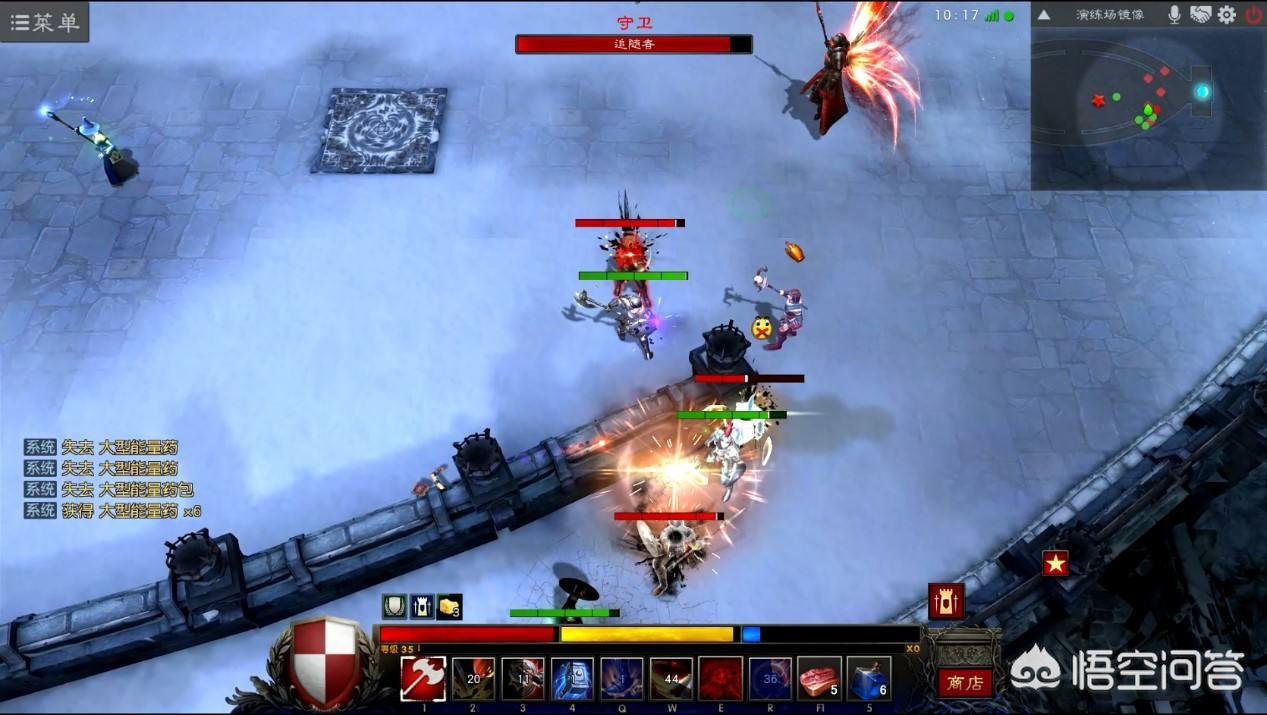Click the red and white shield emblem

(325, 661)
